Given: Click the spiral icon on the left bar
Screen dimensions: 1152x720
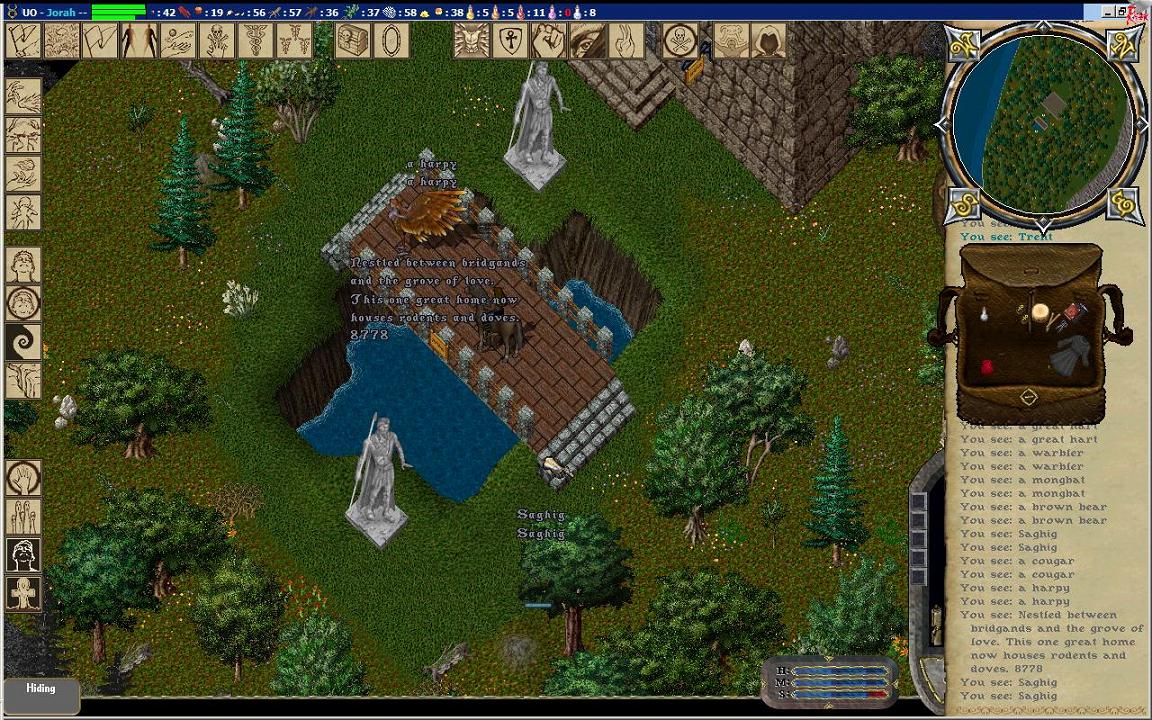Looking at the screenshot, I should tap(23, 341).
